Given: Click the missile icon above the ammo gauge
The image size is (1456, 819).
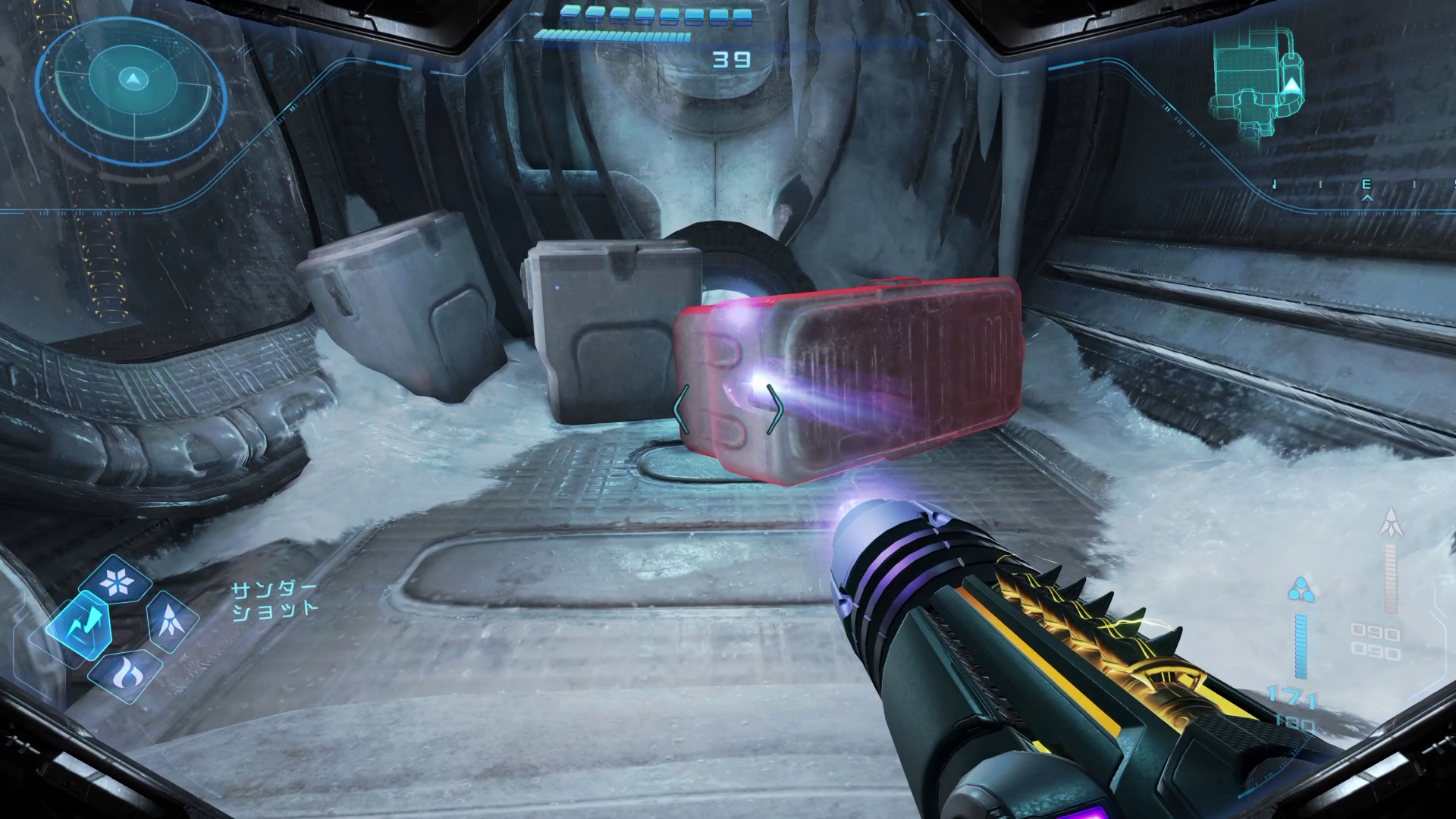Looking at the screenshot, I should (x=1391, y=523).
